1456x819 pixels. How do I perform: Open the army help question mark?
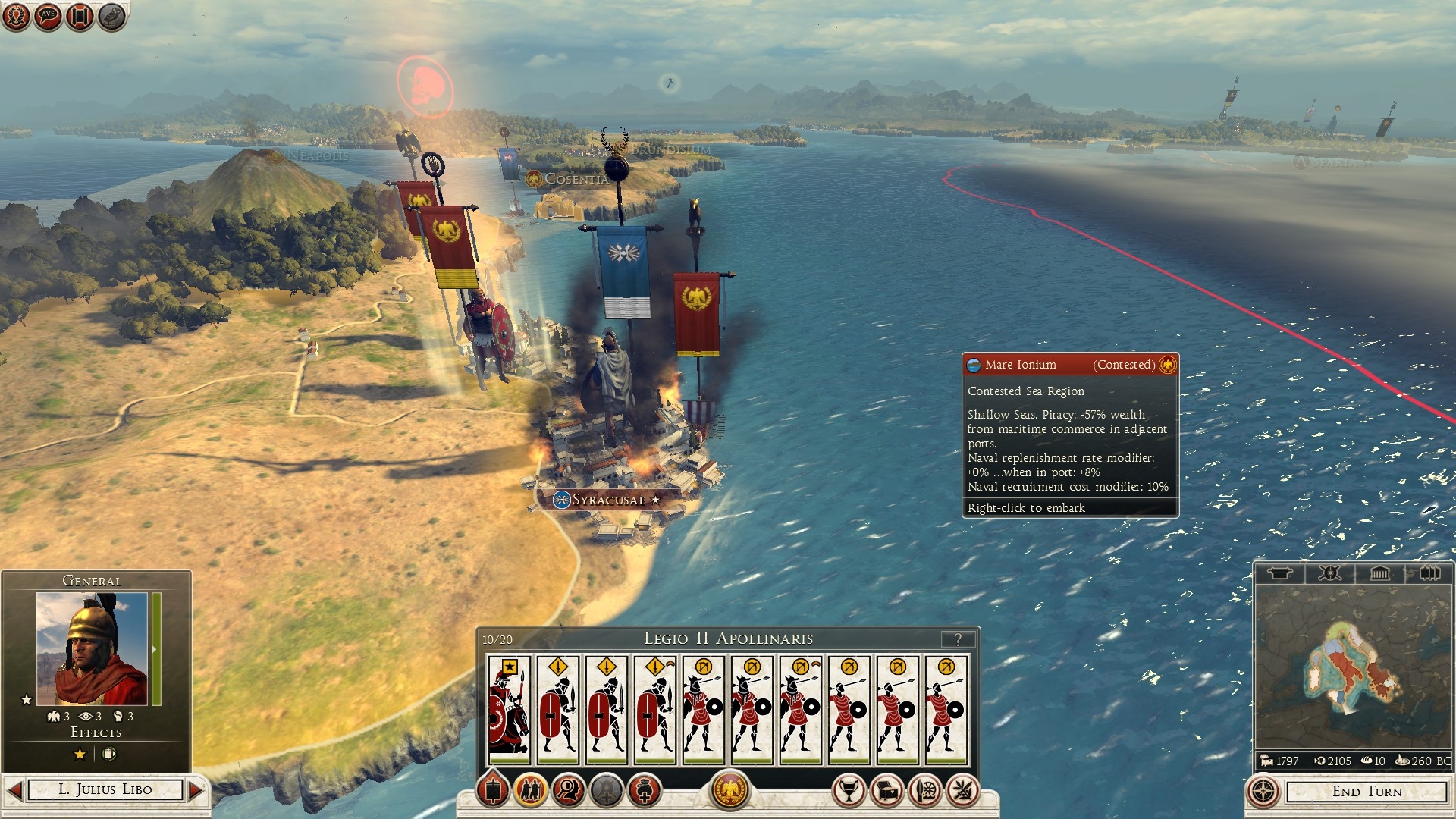pos(959,639)
